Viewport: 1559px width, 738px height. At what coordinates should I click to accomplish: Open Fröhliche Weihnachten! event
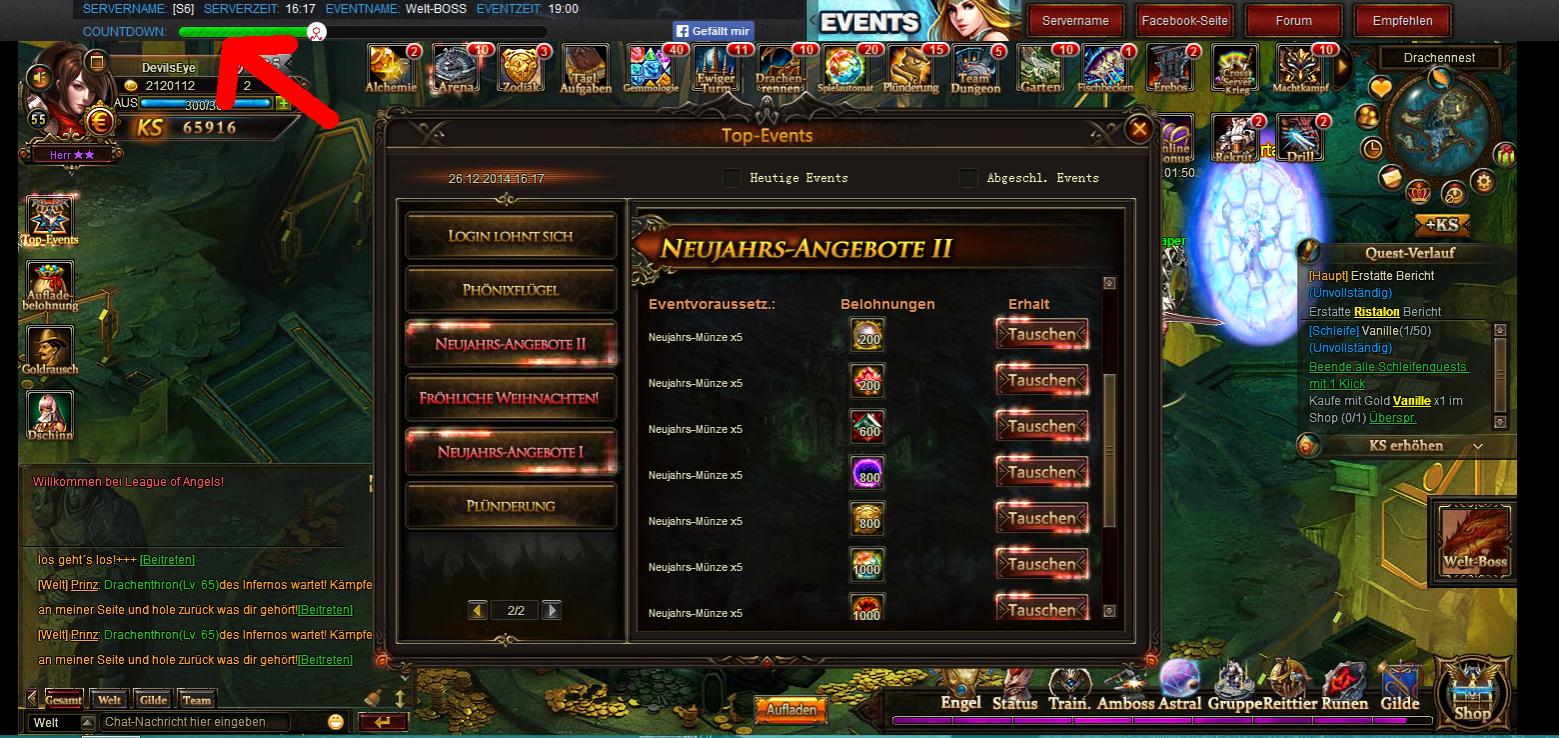tap(511, 398)
